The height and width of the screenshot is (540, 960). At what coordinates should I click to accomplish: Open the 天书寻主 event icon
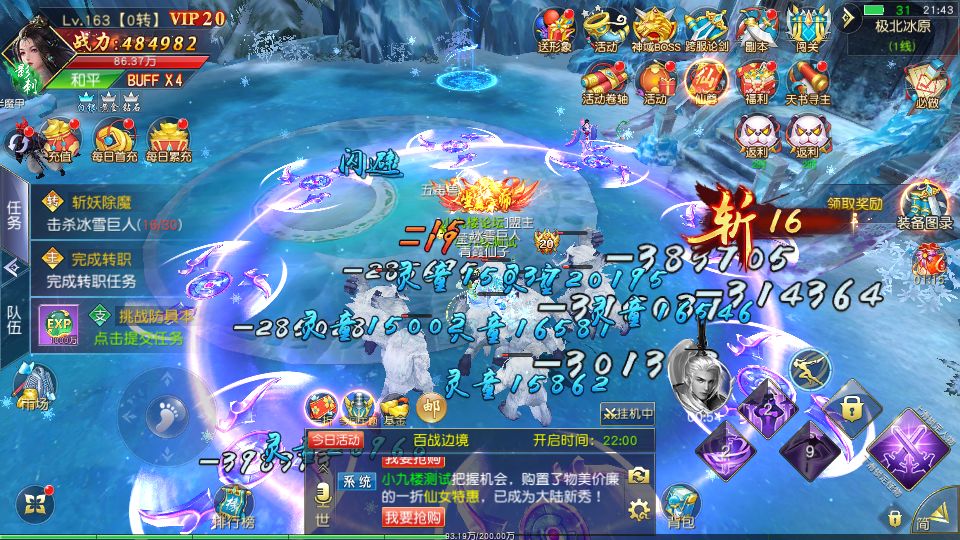coord(807,80)
